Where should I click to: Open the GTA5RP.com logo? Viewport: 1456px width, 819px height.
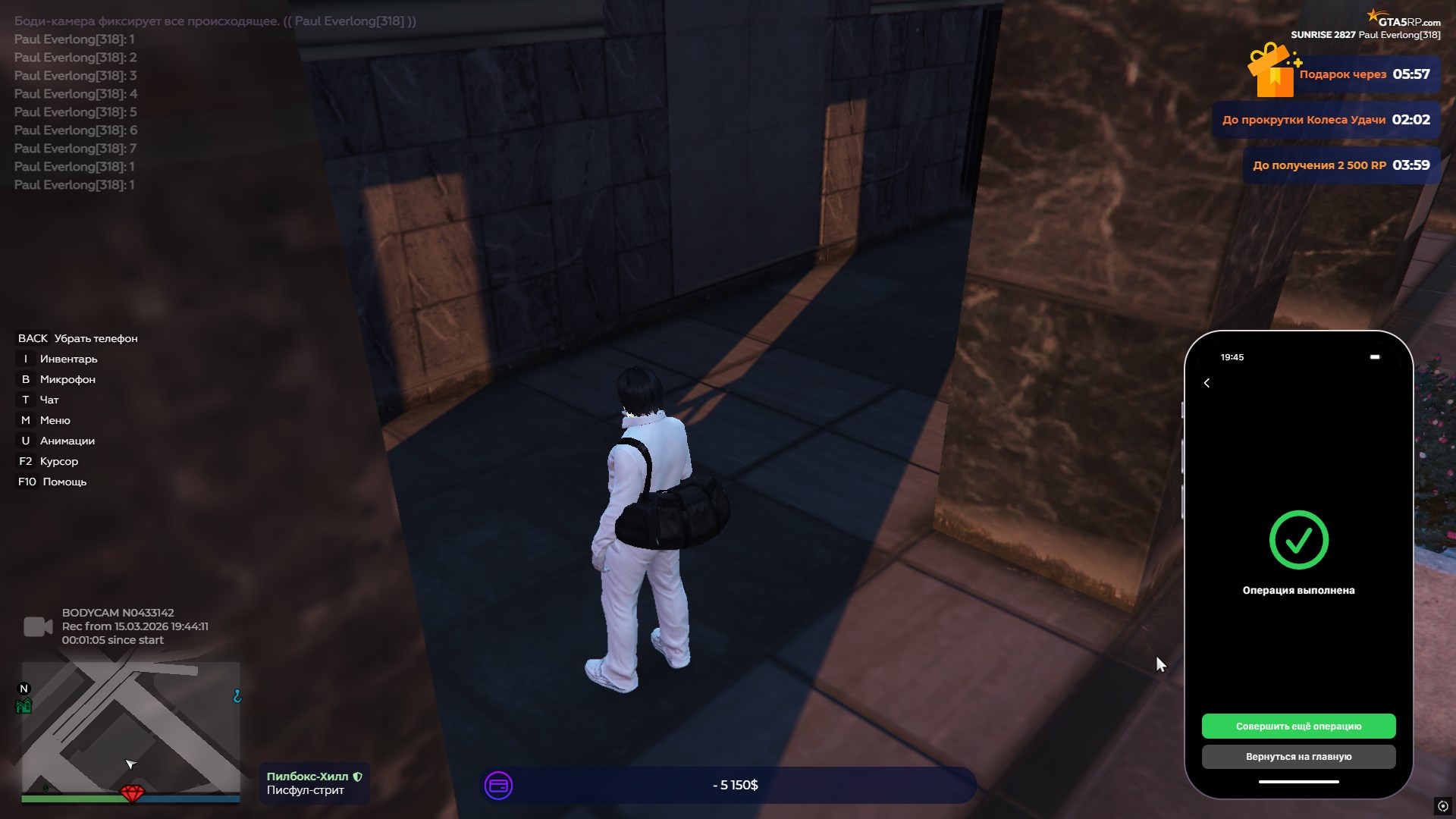(x=1405, y=20)
